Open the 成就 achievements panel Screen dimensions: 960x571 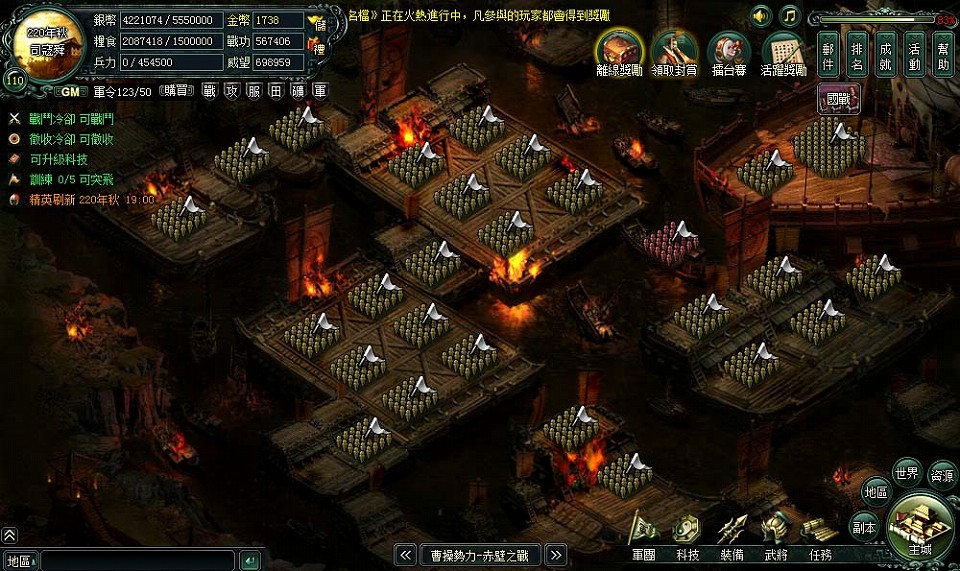pyautogui.click(x=886, y=55)
